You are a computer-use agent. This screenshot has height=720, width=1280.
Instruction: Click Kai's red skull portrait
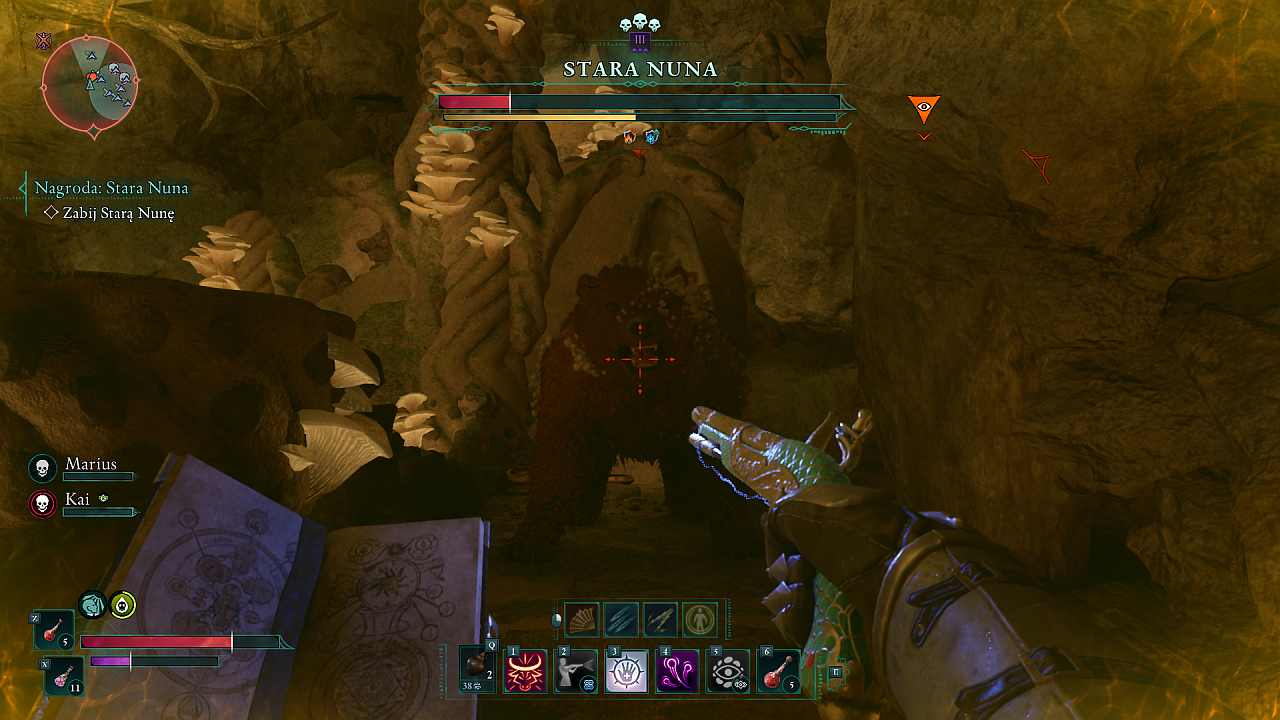pos(42,504)
